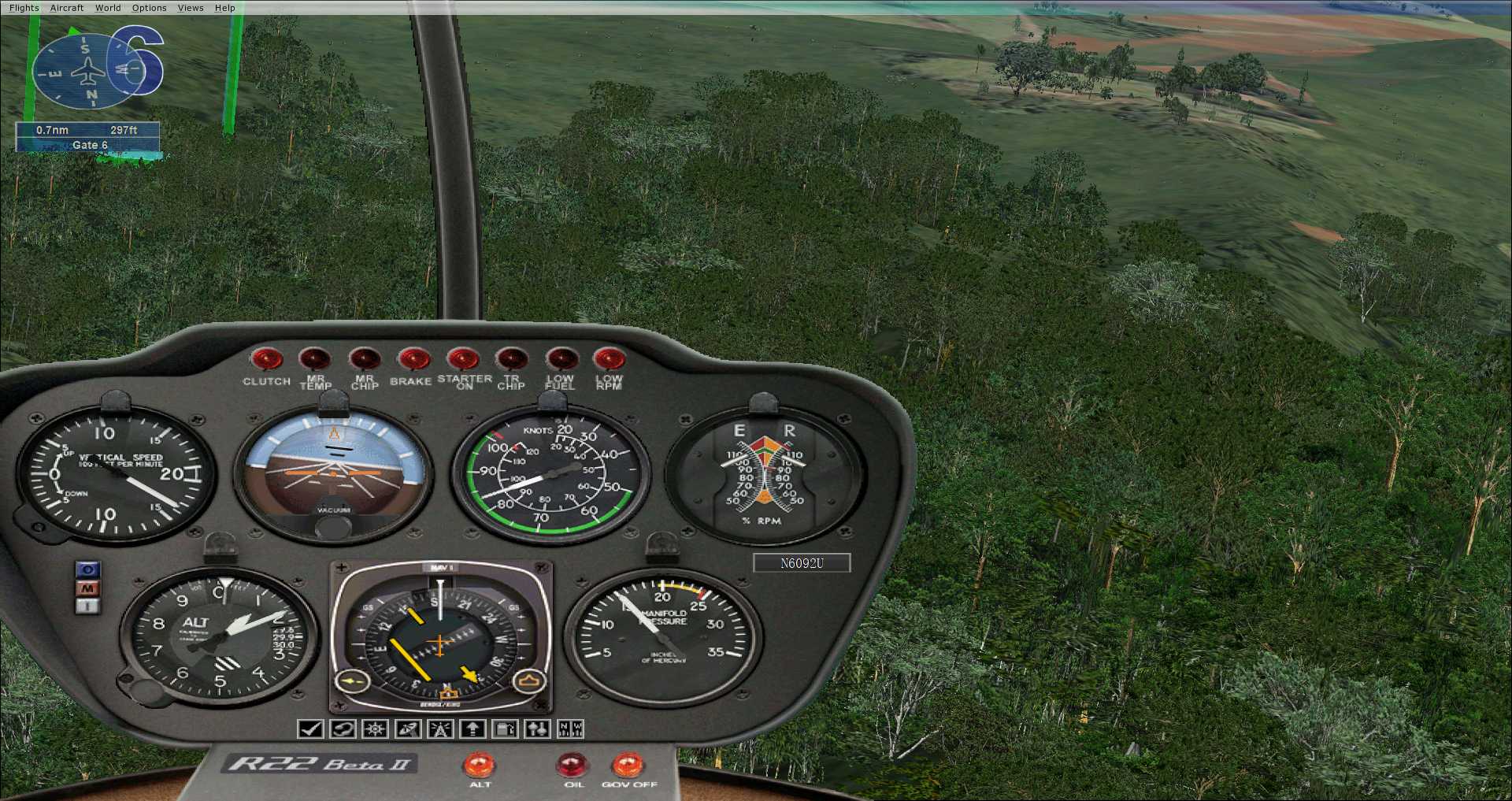Click the white I marker light
This screenshot has width=1512, height=801.
tap(88, 606)
